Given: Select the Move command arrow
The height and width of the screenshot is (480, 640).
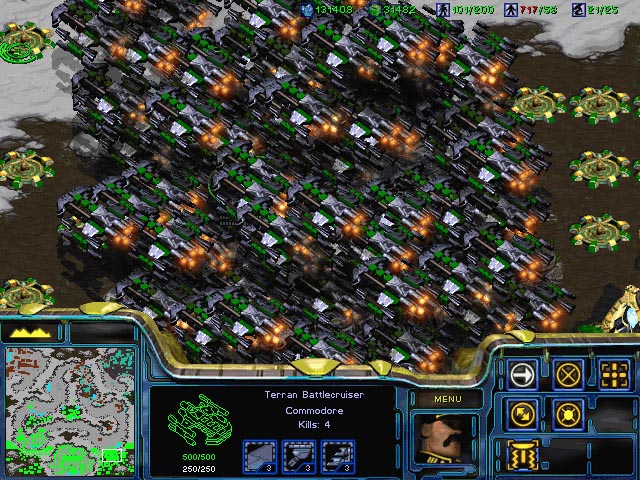Looking at the screenshot, I should [x=522, y=374].
